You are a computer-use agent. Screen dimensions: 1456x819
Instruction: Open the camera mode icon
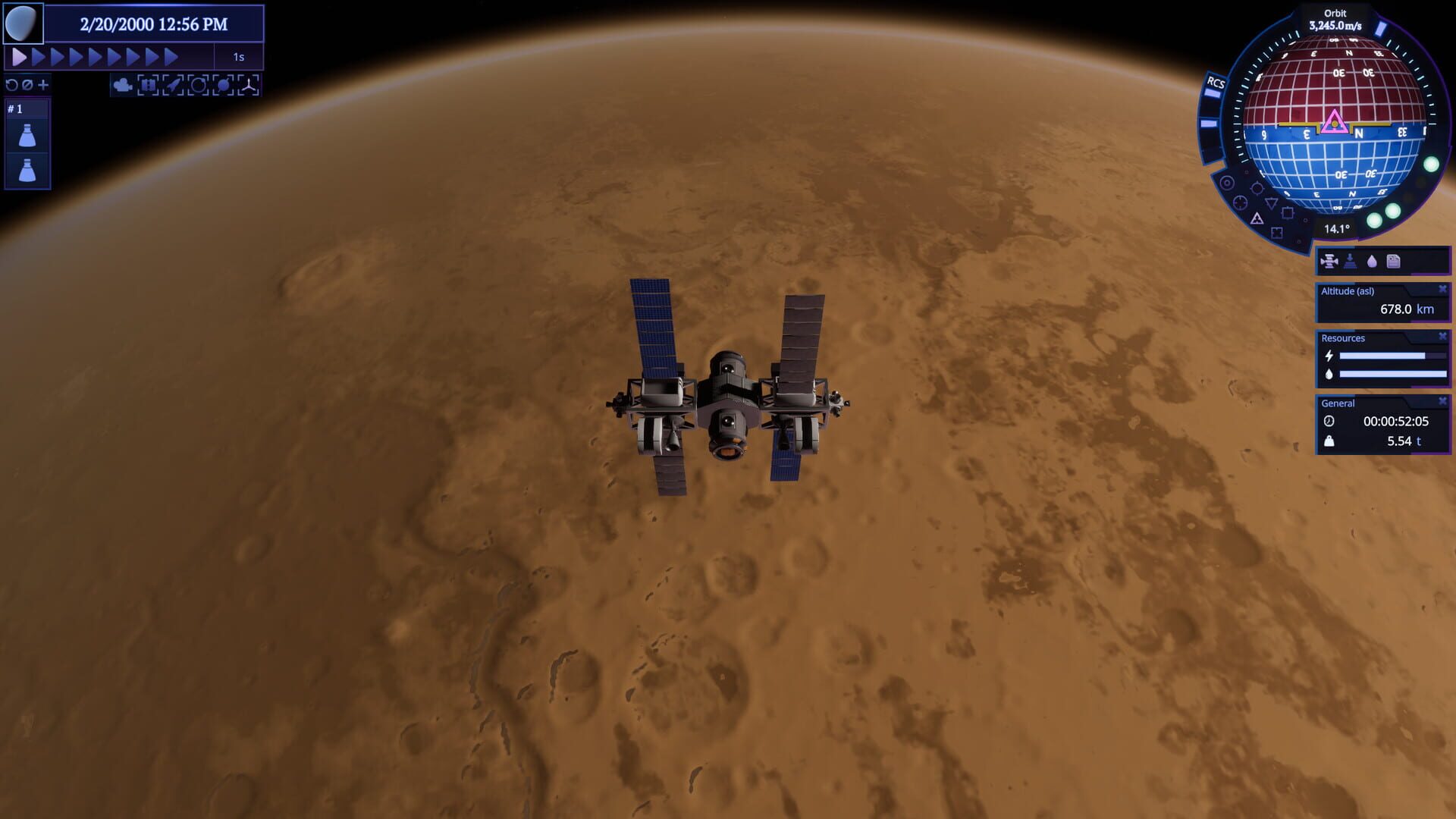coord(122,85)
